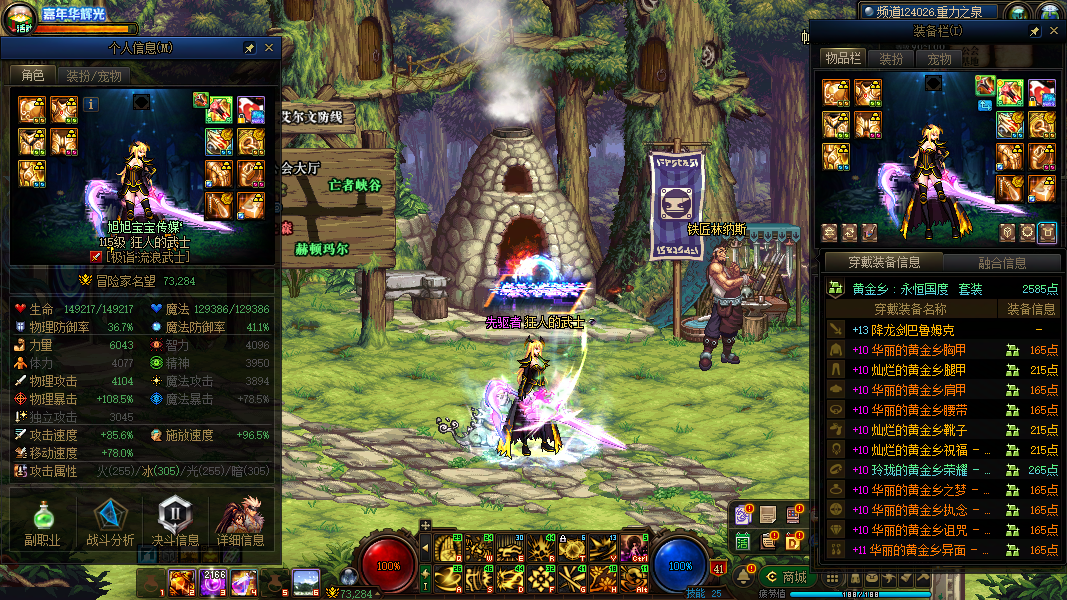
Task: Open the 物品栏 inventory tab
Action: click(842, 59)
